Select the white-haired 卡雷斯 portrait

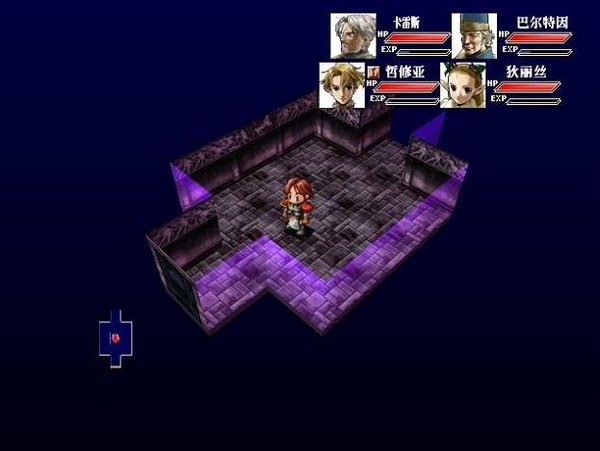[353, 35]
